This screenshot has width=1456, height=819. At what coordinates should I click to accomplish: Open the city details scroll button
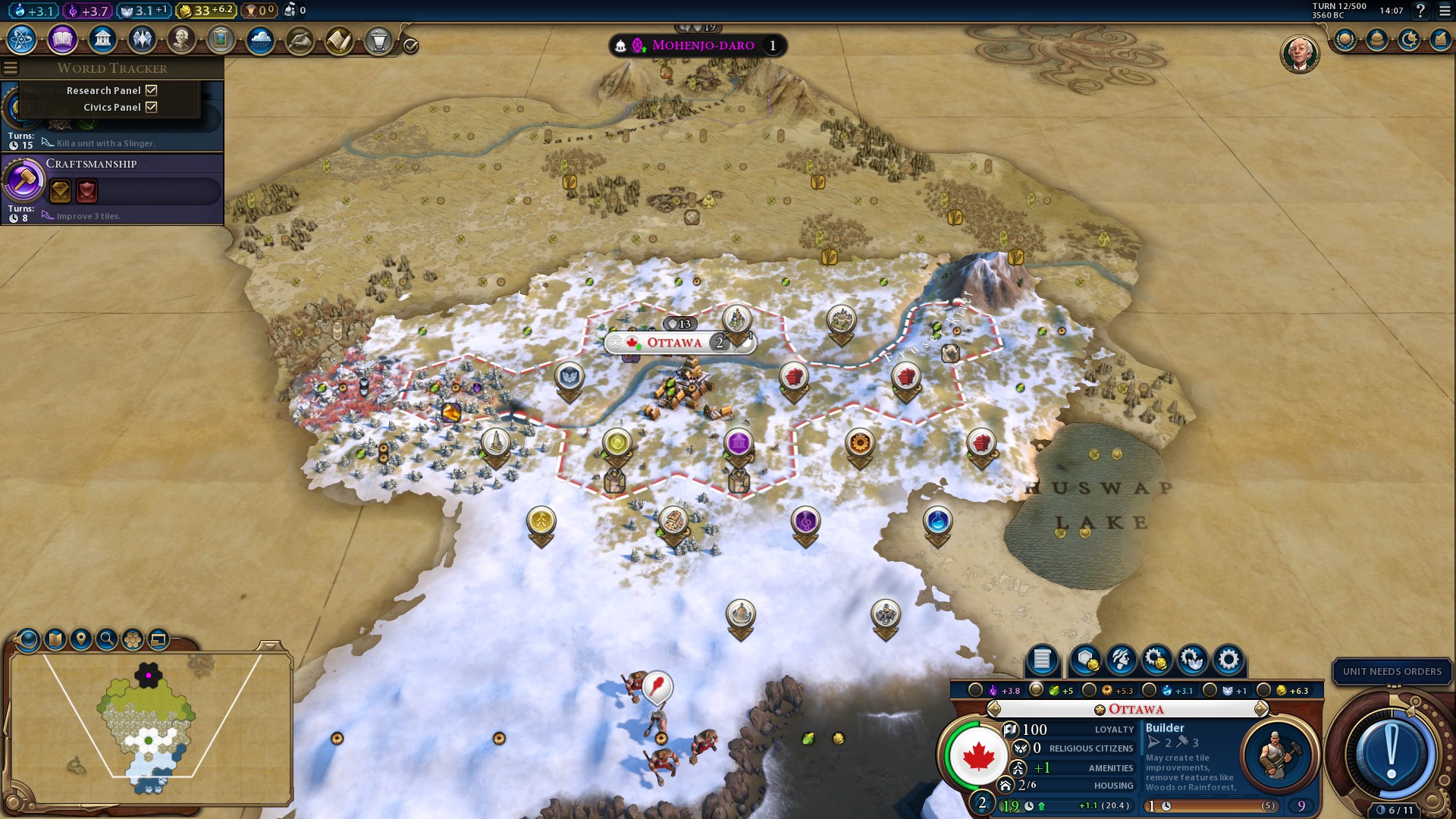[x=1042, y=660]
